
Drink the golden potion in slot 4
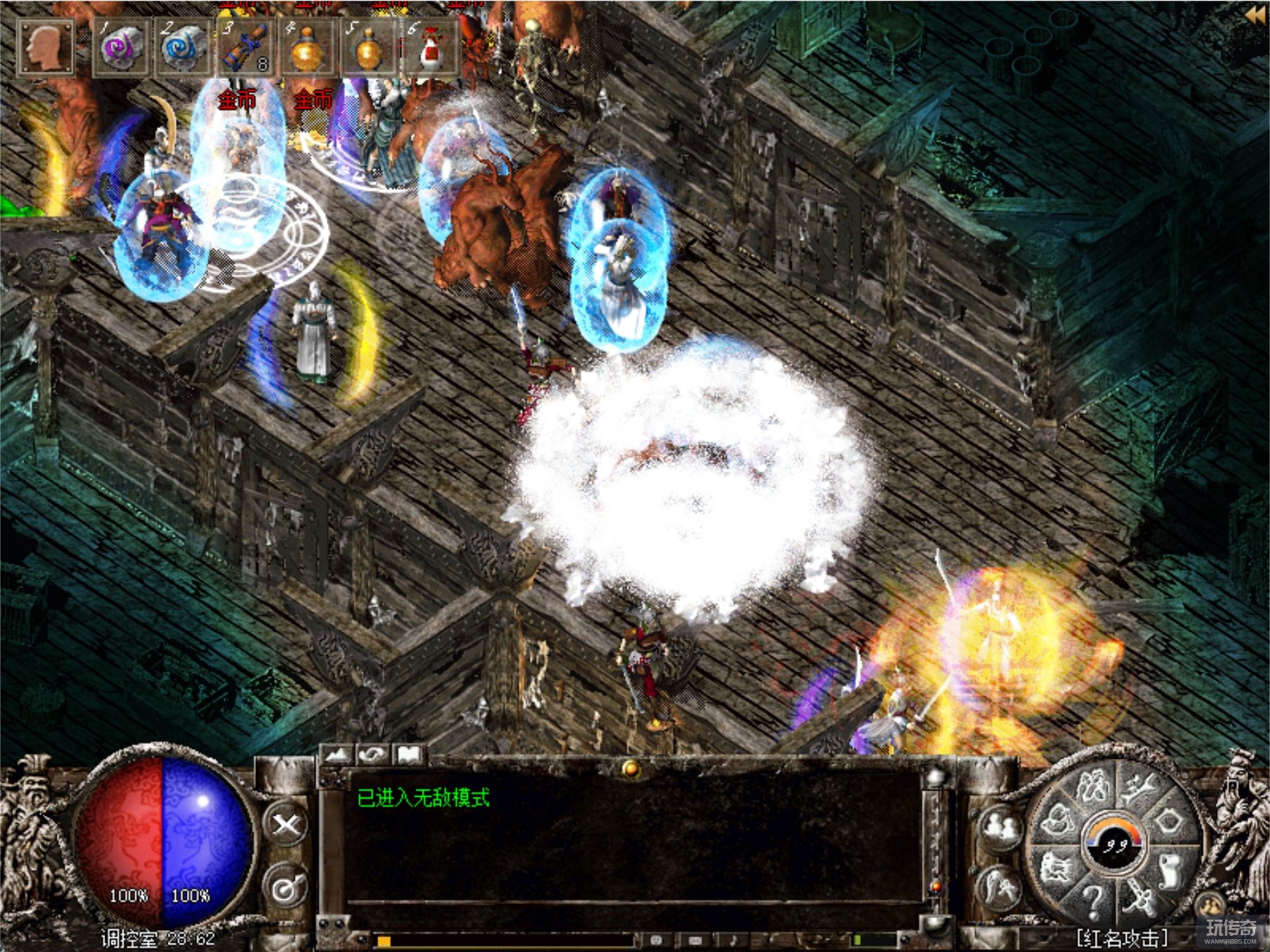307,48
